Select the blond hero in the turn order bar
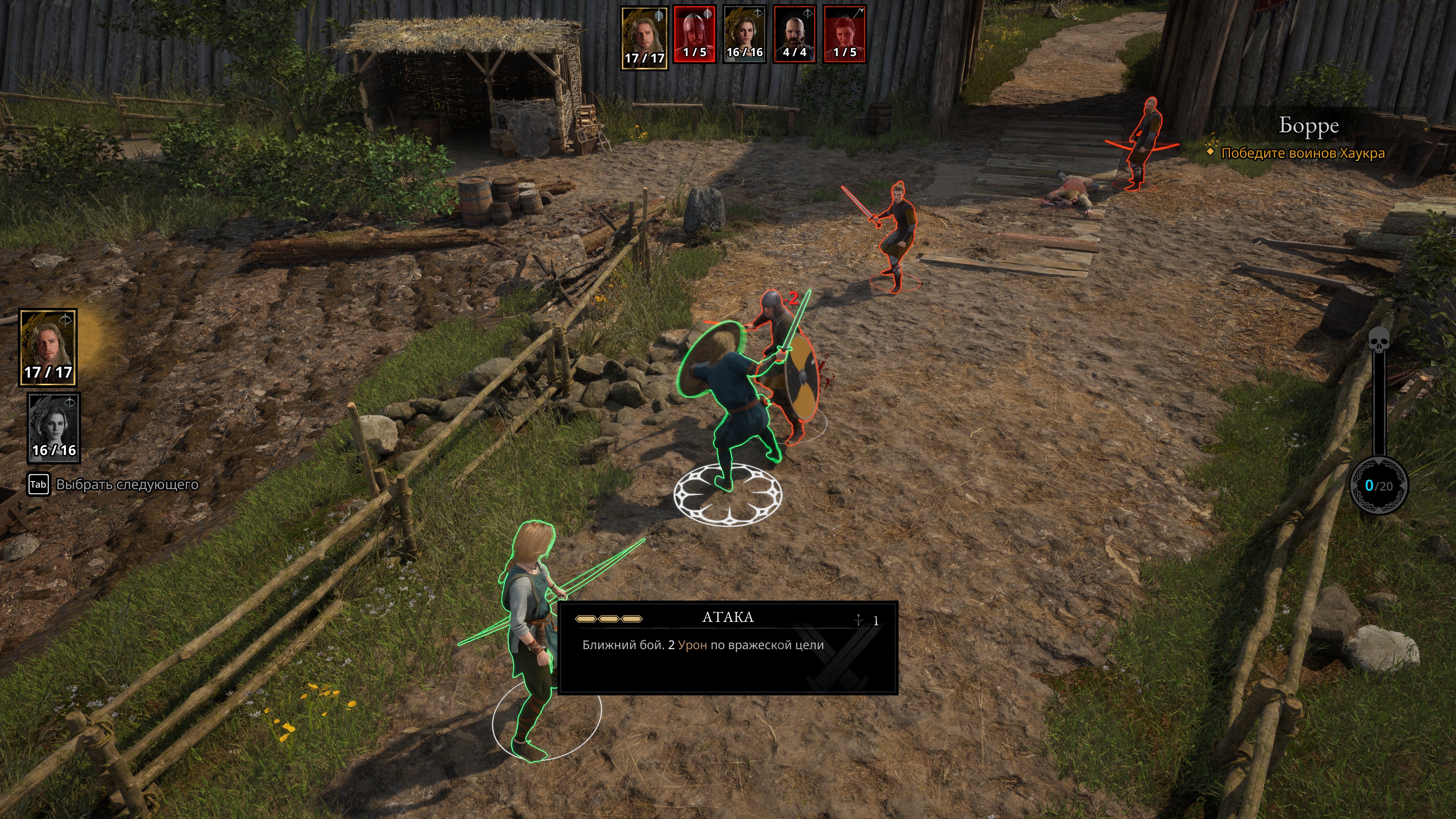1456x819 pixels. pyautogui.click(x=644, y=37)
